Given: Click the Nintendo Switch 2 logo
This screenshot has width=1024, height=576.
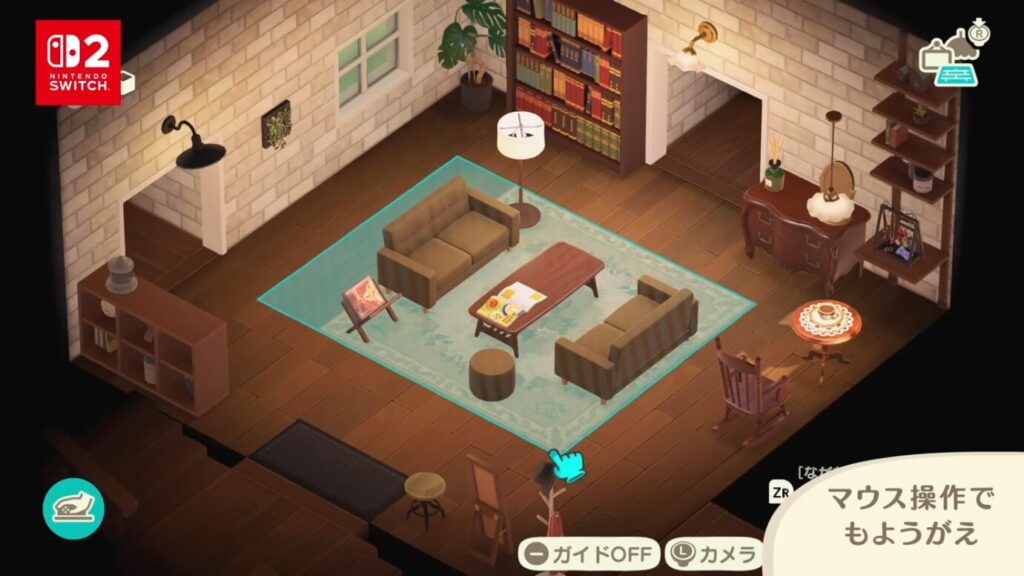Looking at the screenshot, I should (78, 62).
